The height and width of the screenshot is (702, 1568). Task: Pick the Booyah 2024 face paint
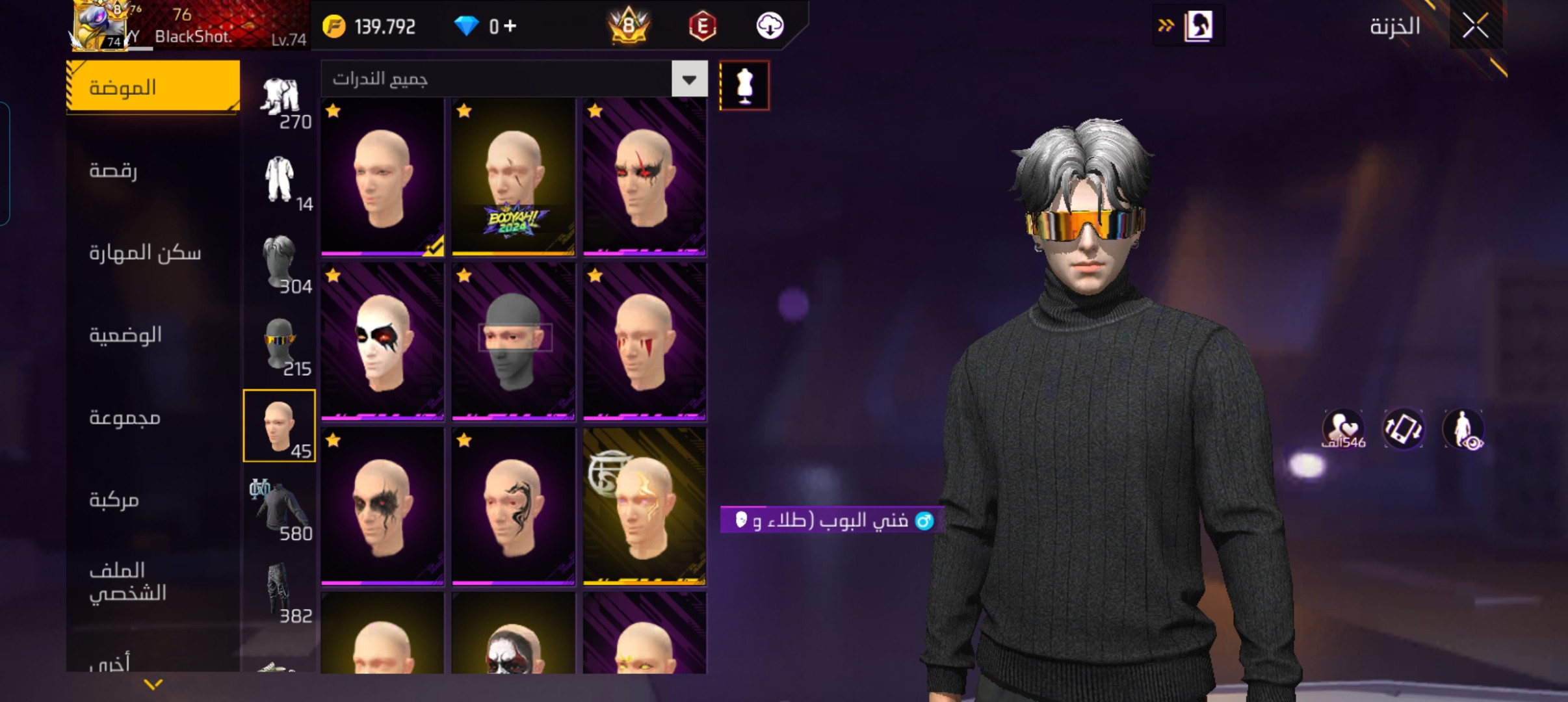click(513, 177)
